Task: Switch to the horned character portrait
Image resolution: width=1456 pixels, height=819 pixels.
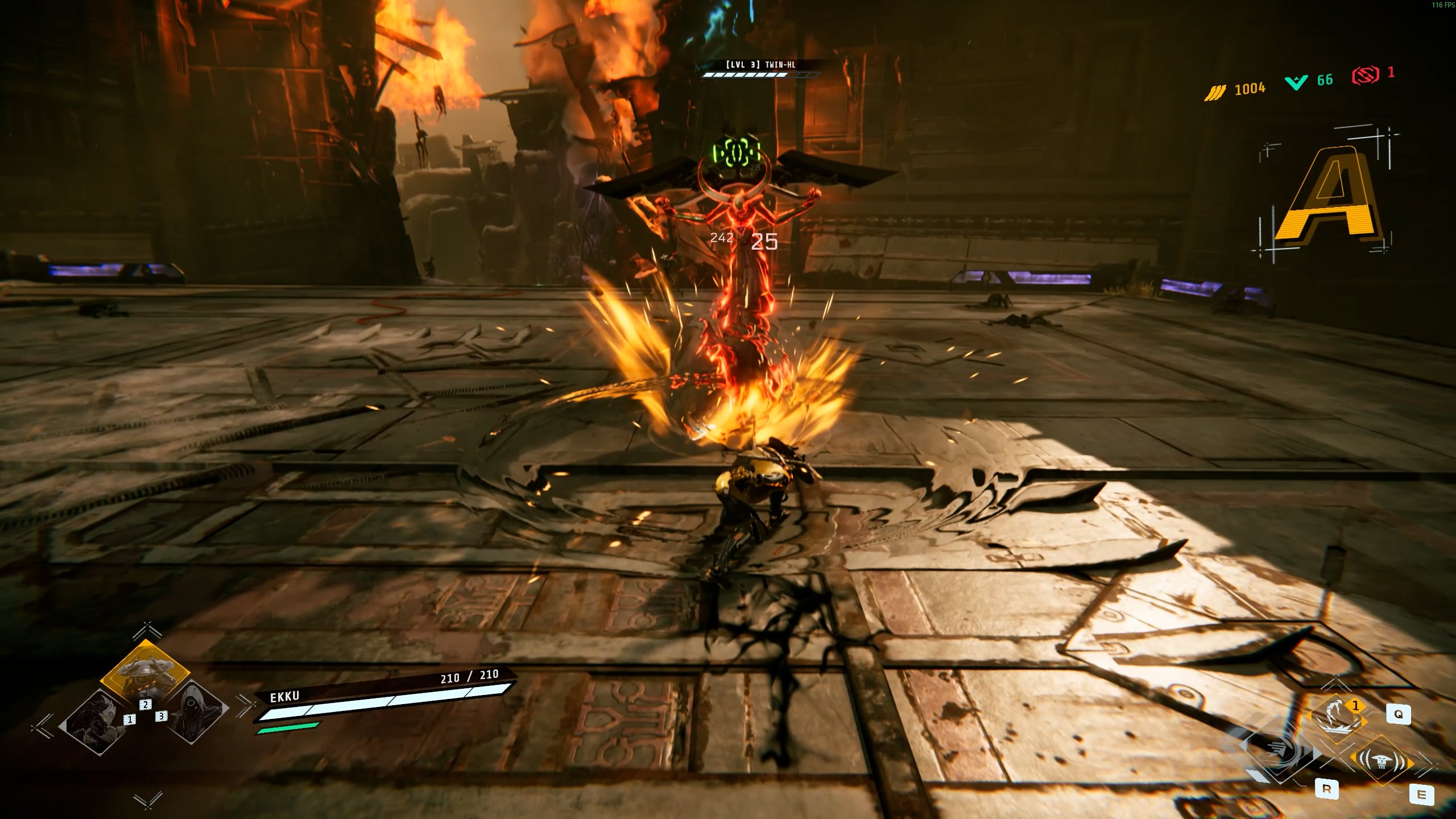Action: 92,722
